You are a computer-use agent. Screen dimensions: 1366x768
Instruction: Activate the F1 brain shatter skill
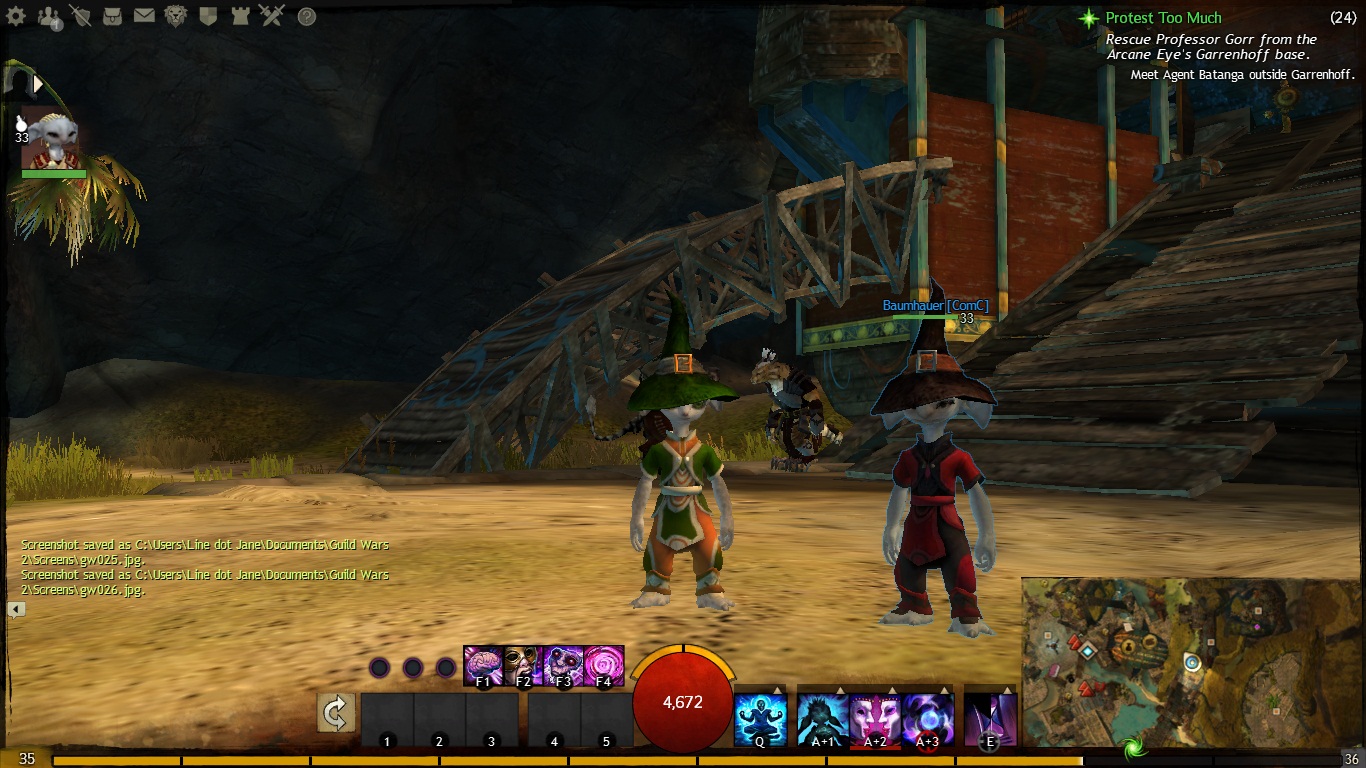483,666
